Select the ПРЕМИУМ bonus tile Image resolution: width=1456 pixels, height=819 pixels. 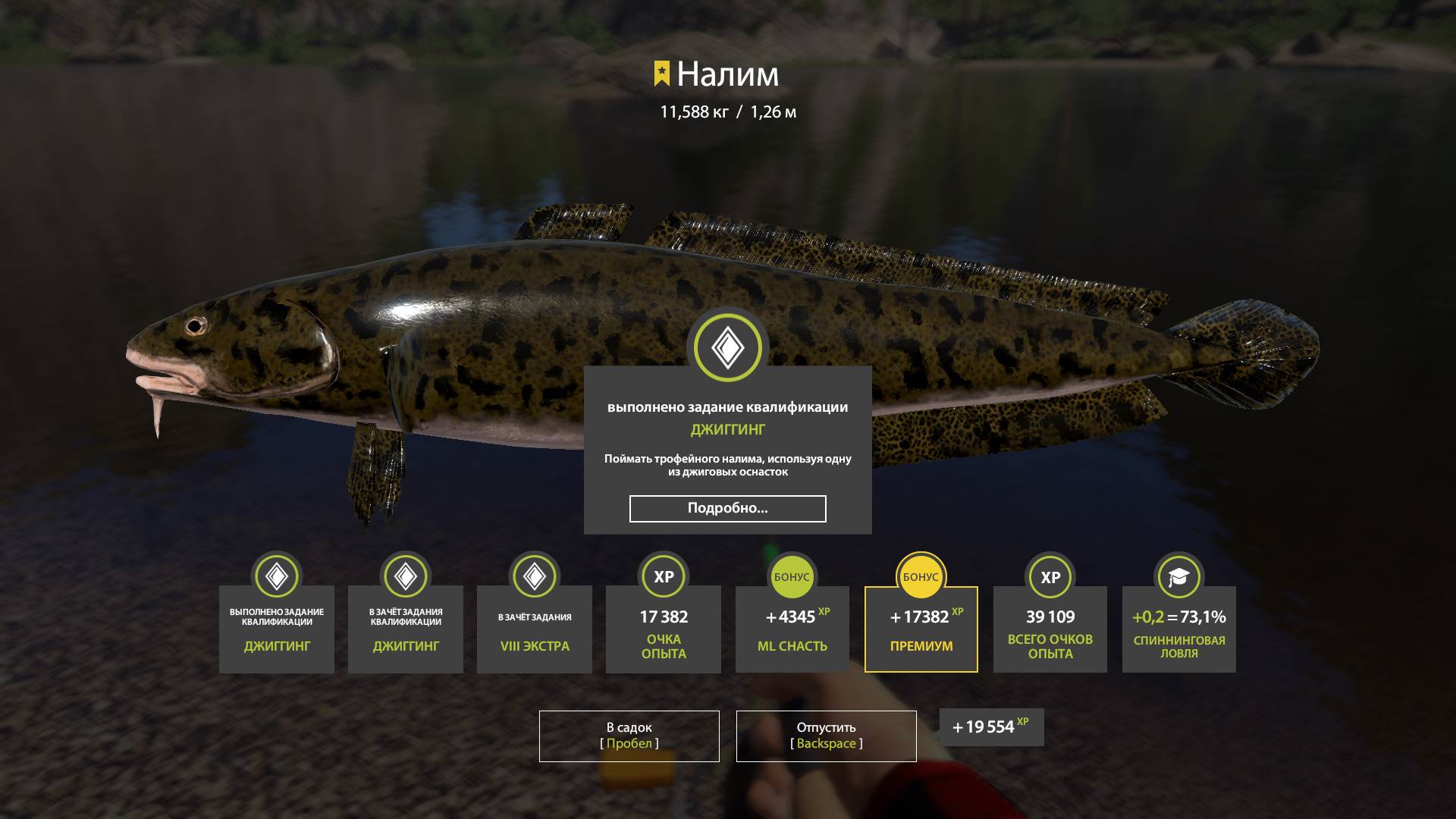[x=921, y=629]
